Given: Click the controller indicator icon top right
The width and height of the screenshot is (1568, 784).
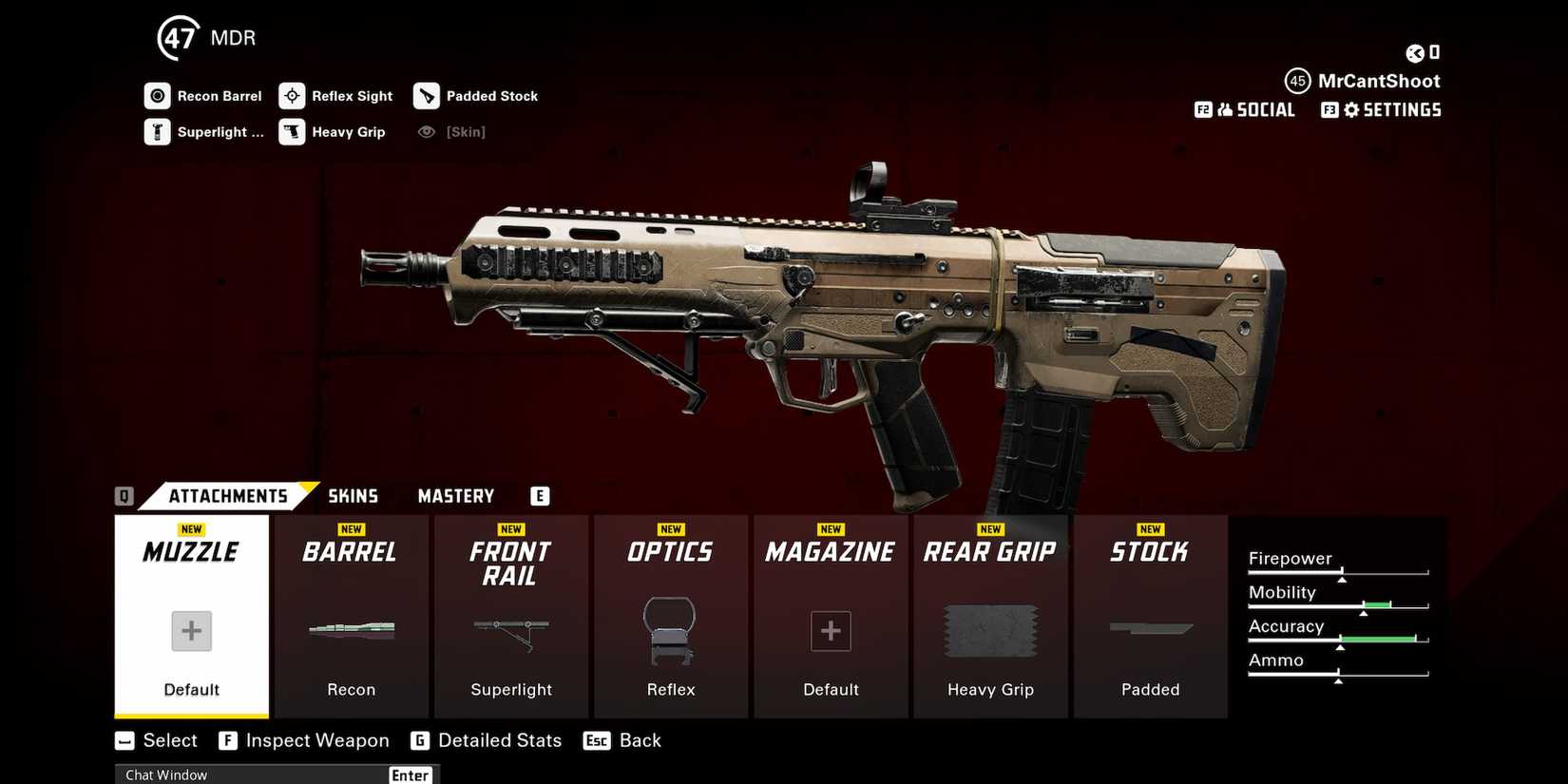Looking at the screenshot, I should tap(1435, 52).
